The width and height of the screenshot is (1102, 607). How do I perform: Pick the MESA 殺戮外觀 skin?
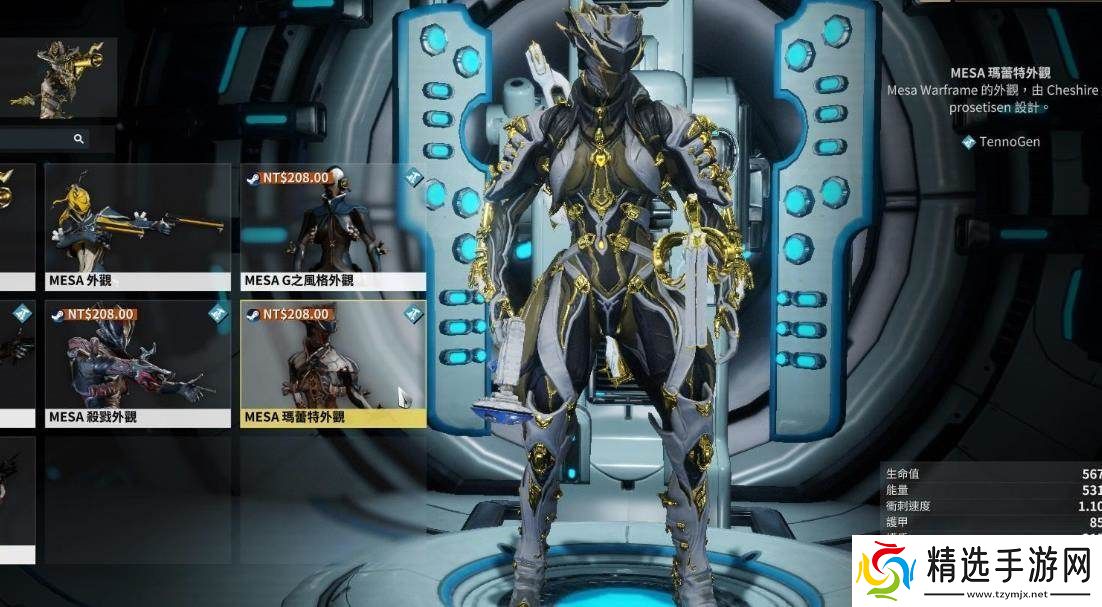(137, 364)
